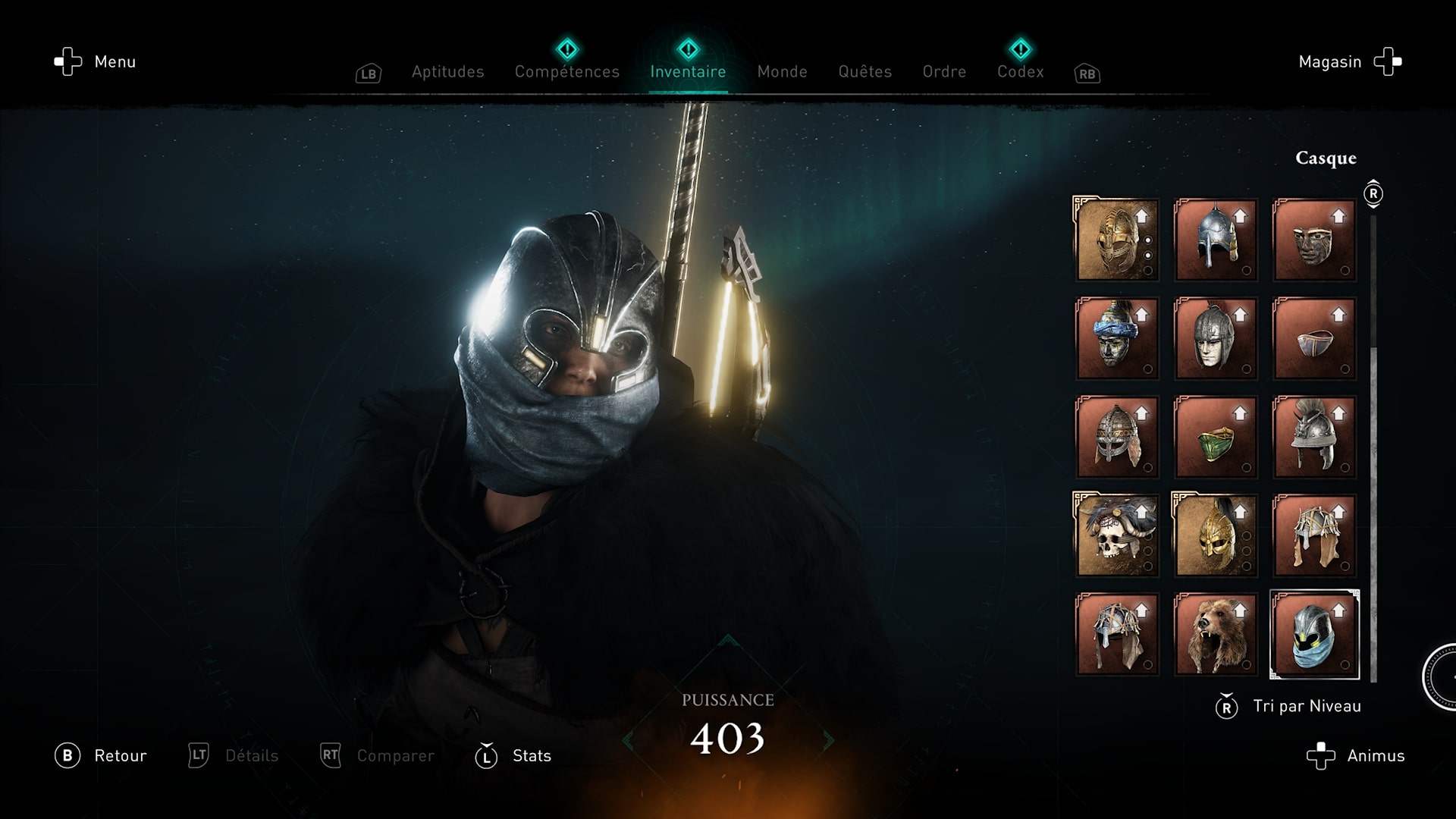Image resolution: width=1456 pixels, height=819 pixels.
Task: Show character Stats
Action: [531, 756]
